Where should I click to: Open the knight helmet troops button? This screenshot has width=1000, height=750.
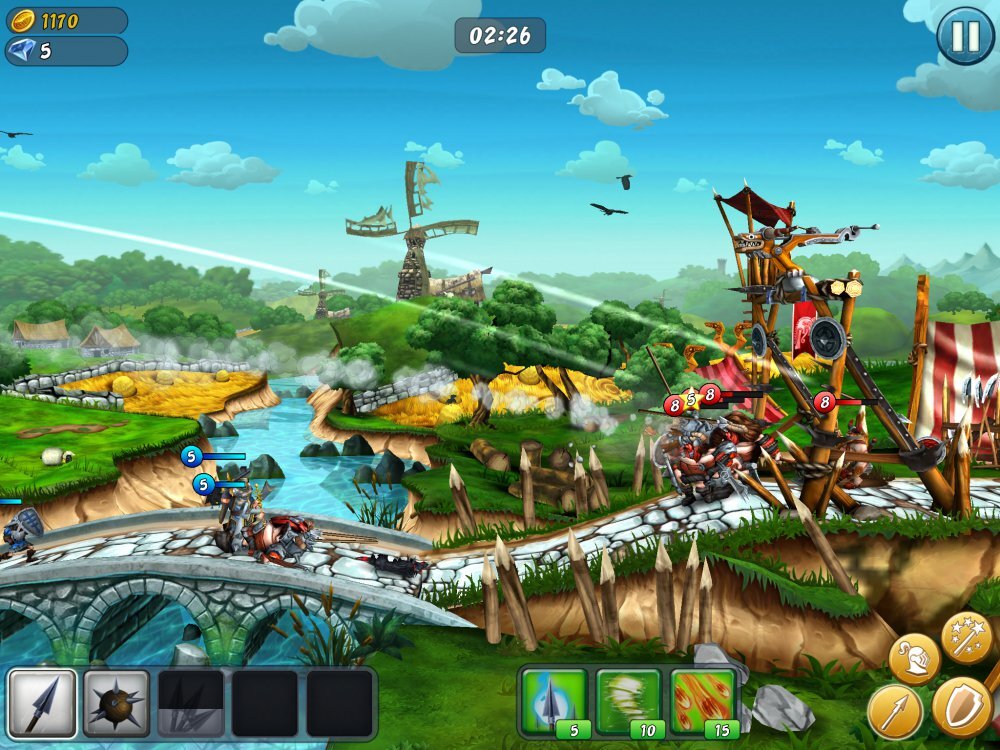[914, 659]
